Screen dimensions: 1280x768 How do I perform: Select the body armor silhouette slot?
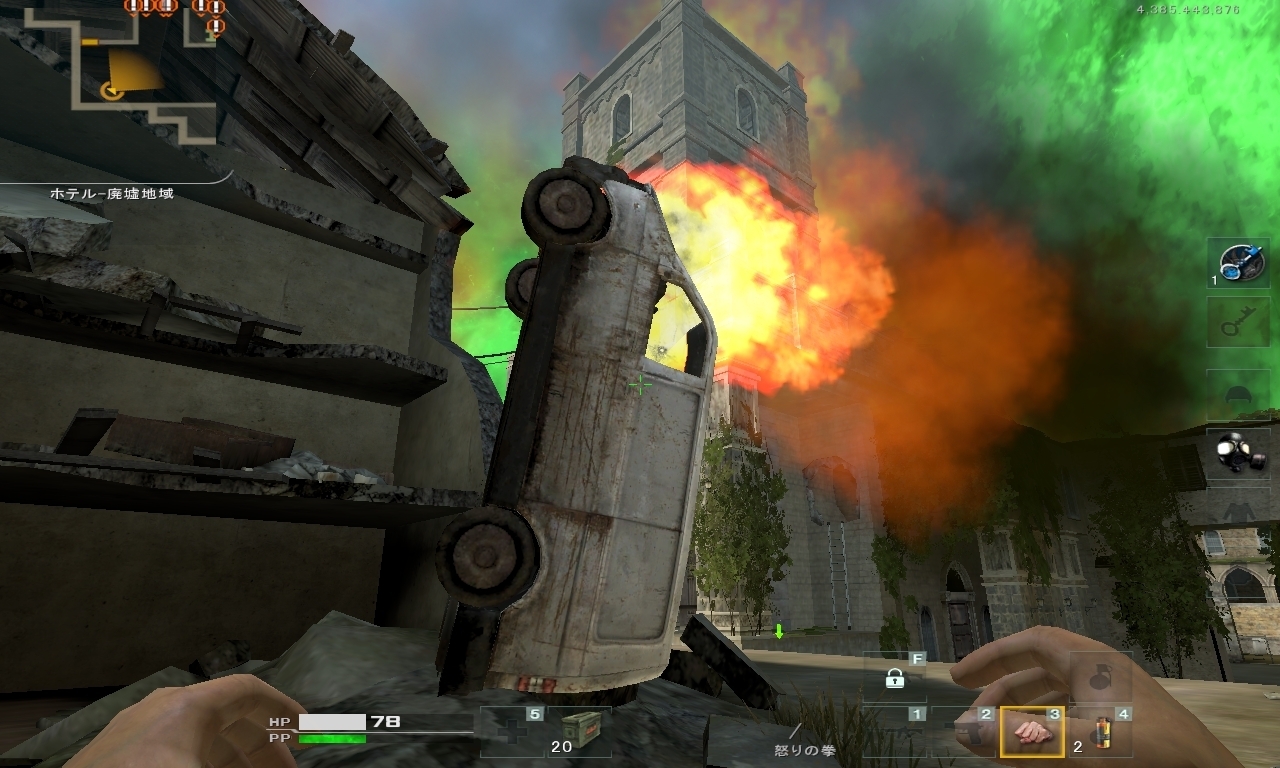pyautogui.click(x=1238, y=510)
